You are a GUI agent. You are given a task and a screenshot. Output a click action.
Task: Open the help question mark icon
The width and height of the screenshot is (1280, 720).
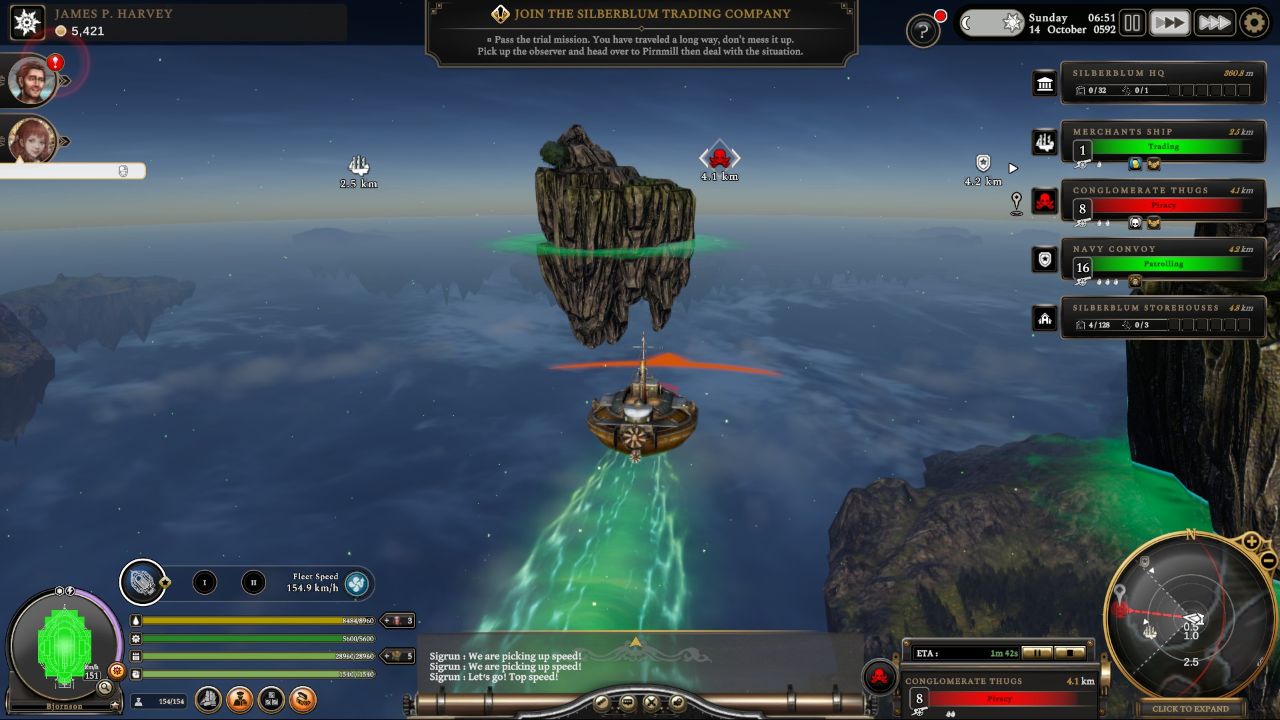pyautogui.click(x=924, y=30)
